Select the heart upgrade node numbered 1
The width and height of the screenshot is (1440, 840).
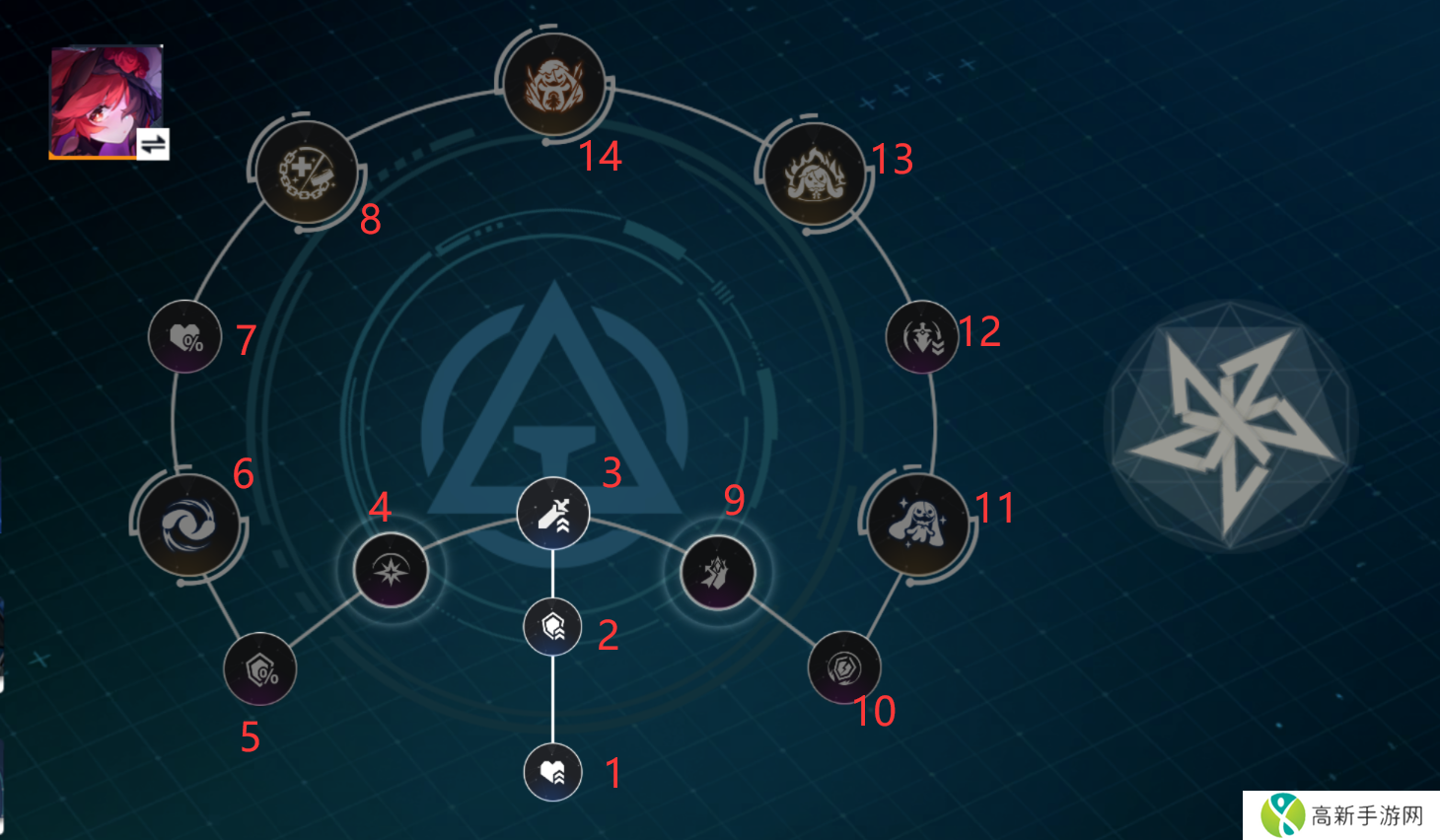553,772
